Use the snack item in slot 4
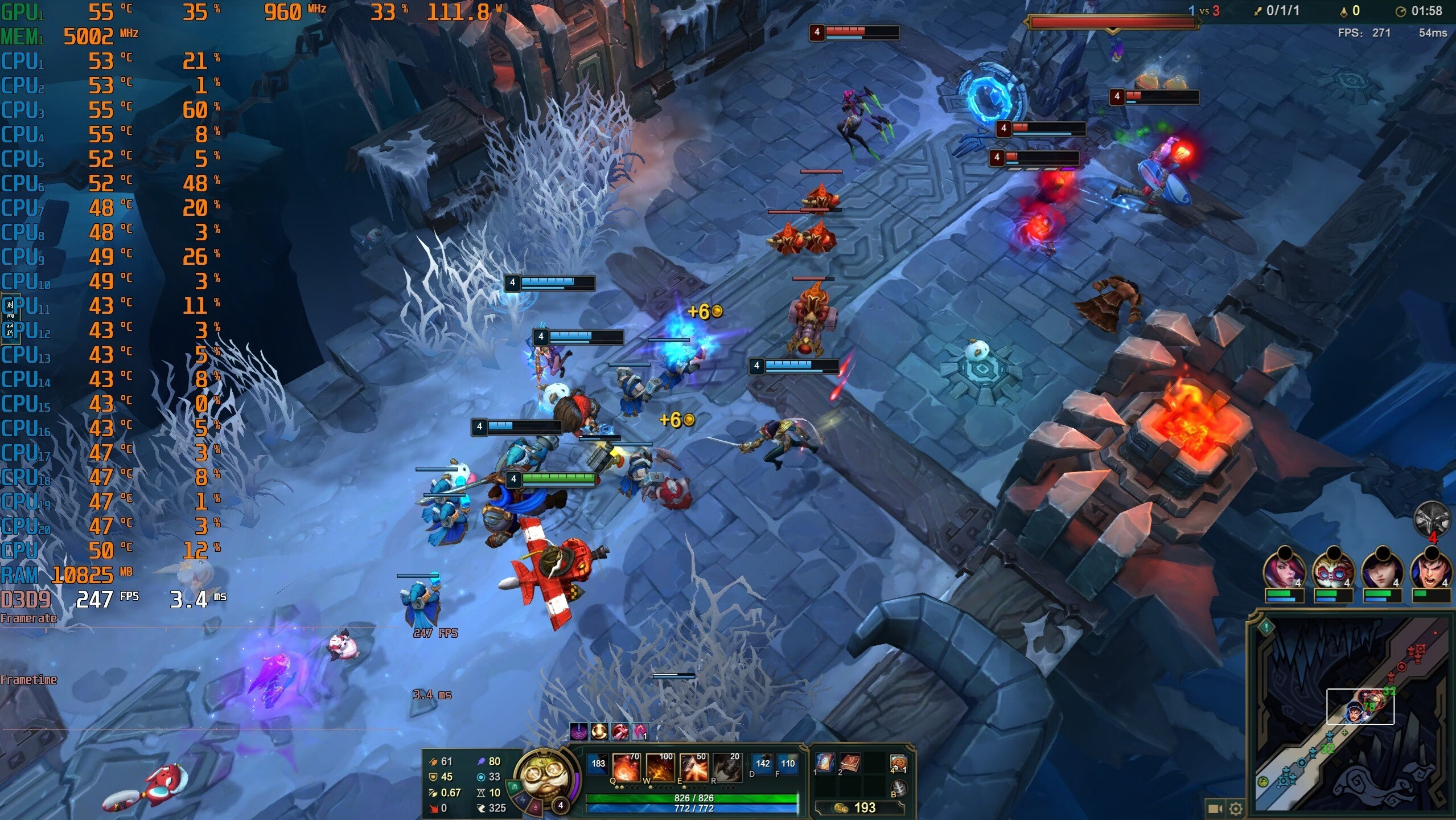Image resolution: width=1456 pixels, height=820 pixels. [898, 763]
